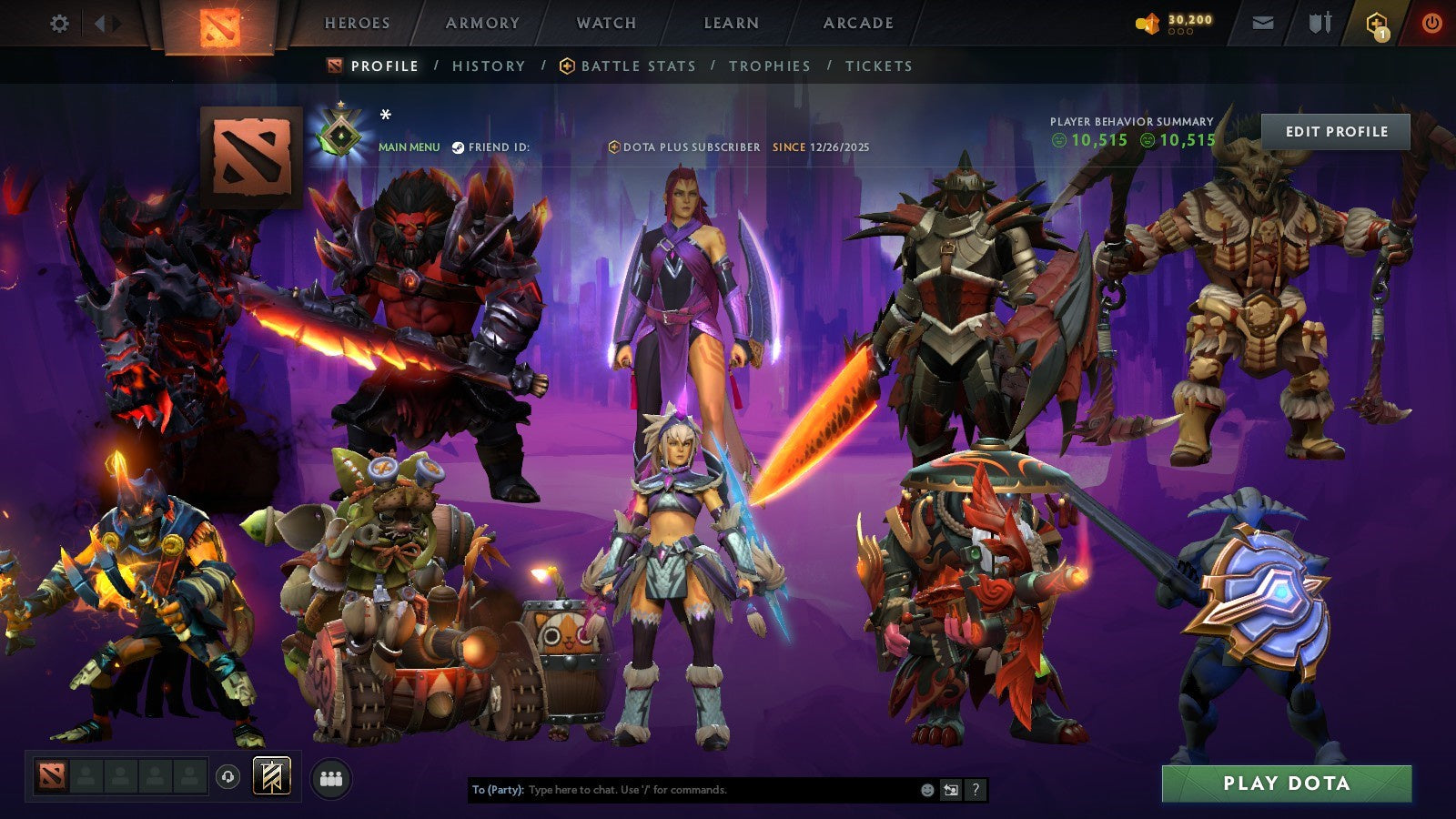
Task: Switch to the HISTORY tab
Action: [x=489, y=66]
